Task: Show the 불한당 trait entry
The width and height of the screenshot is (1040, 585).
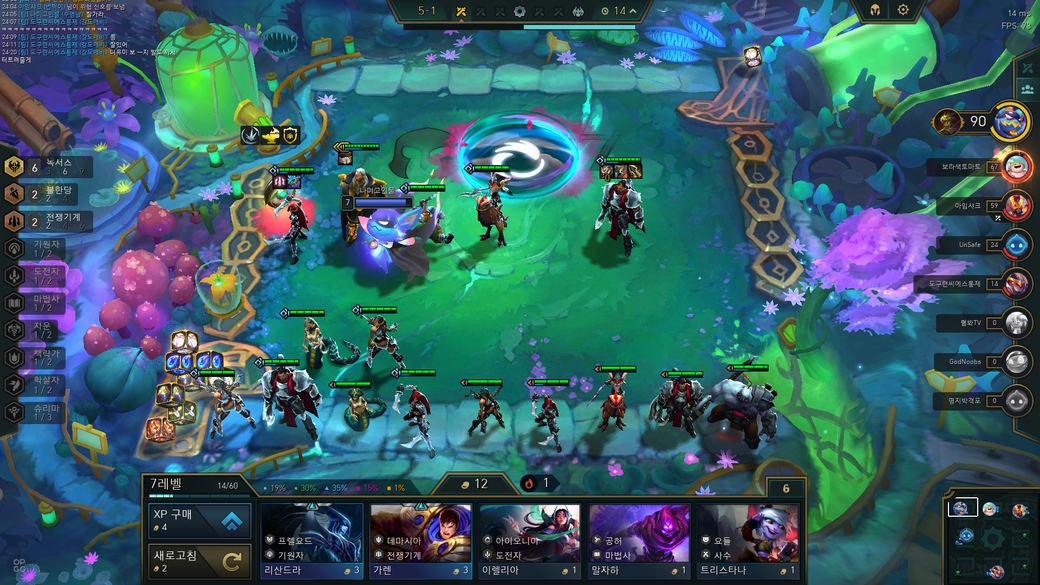Action: point(50,194)
